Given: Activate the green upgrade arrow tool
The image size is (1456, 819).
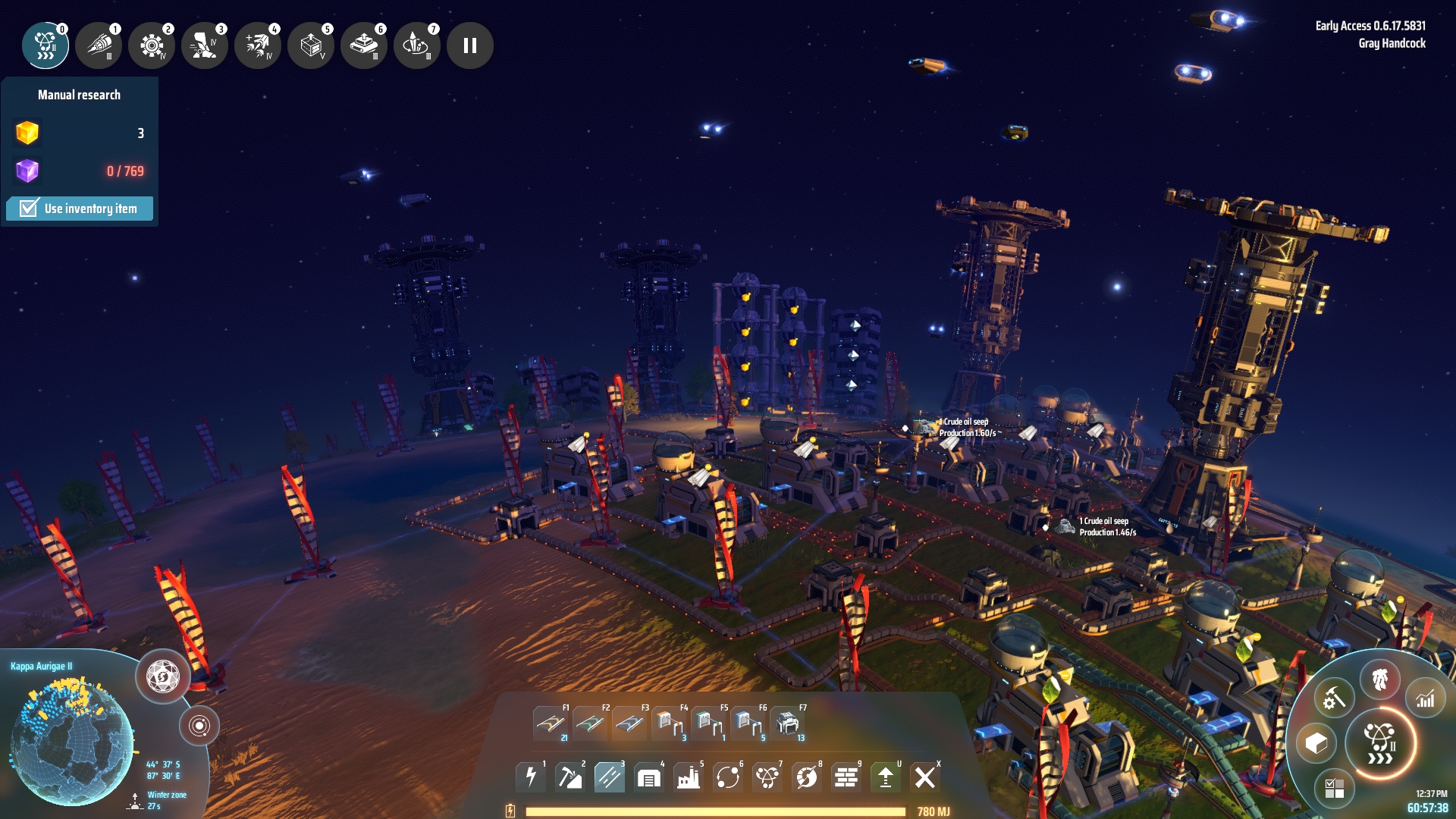Looking at the screenshot, I should point(885,777).
